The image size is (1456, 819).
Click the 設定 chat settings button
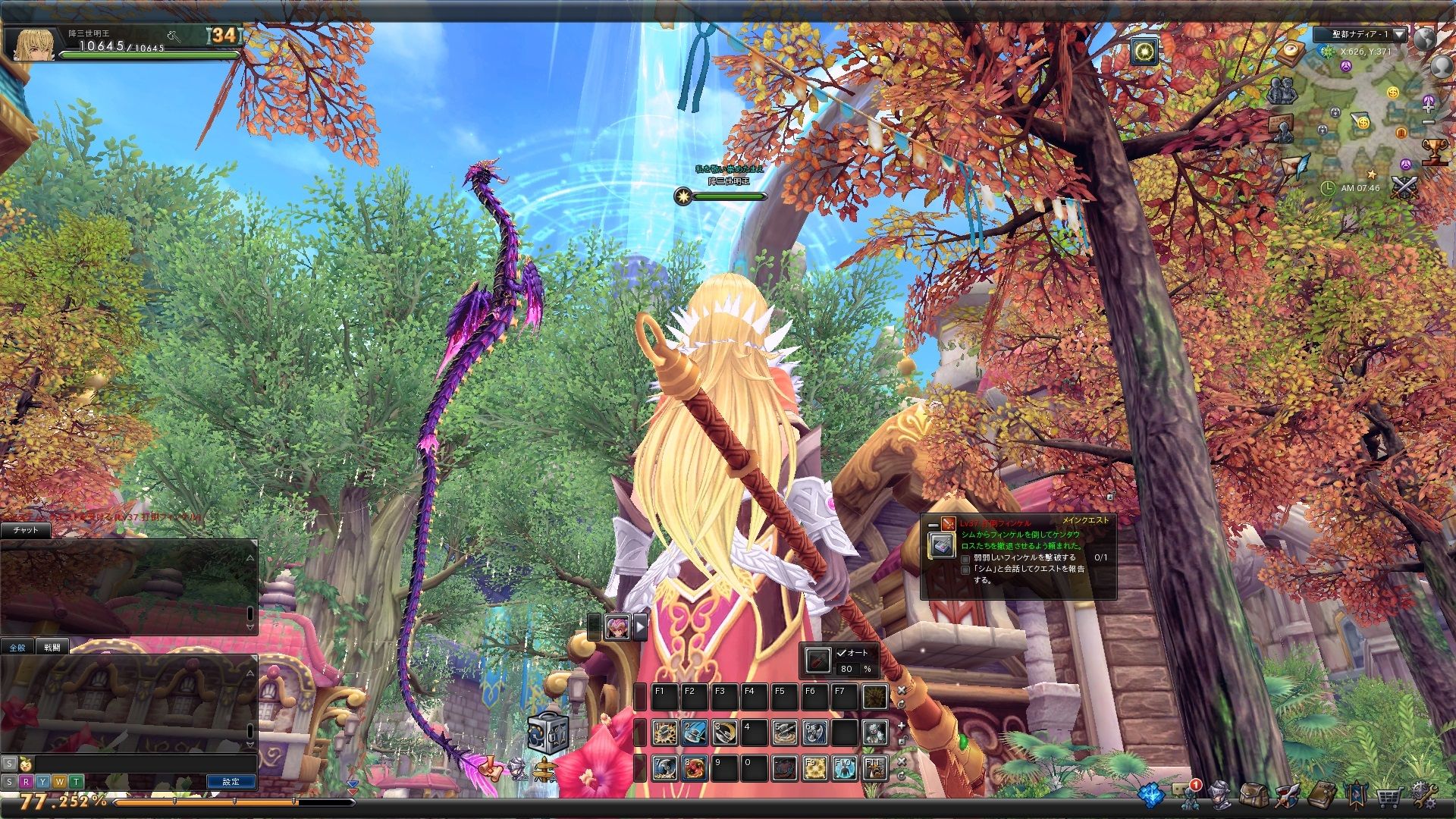(231, 781)
